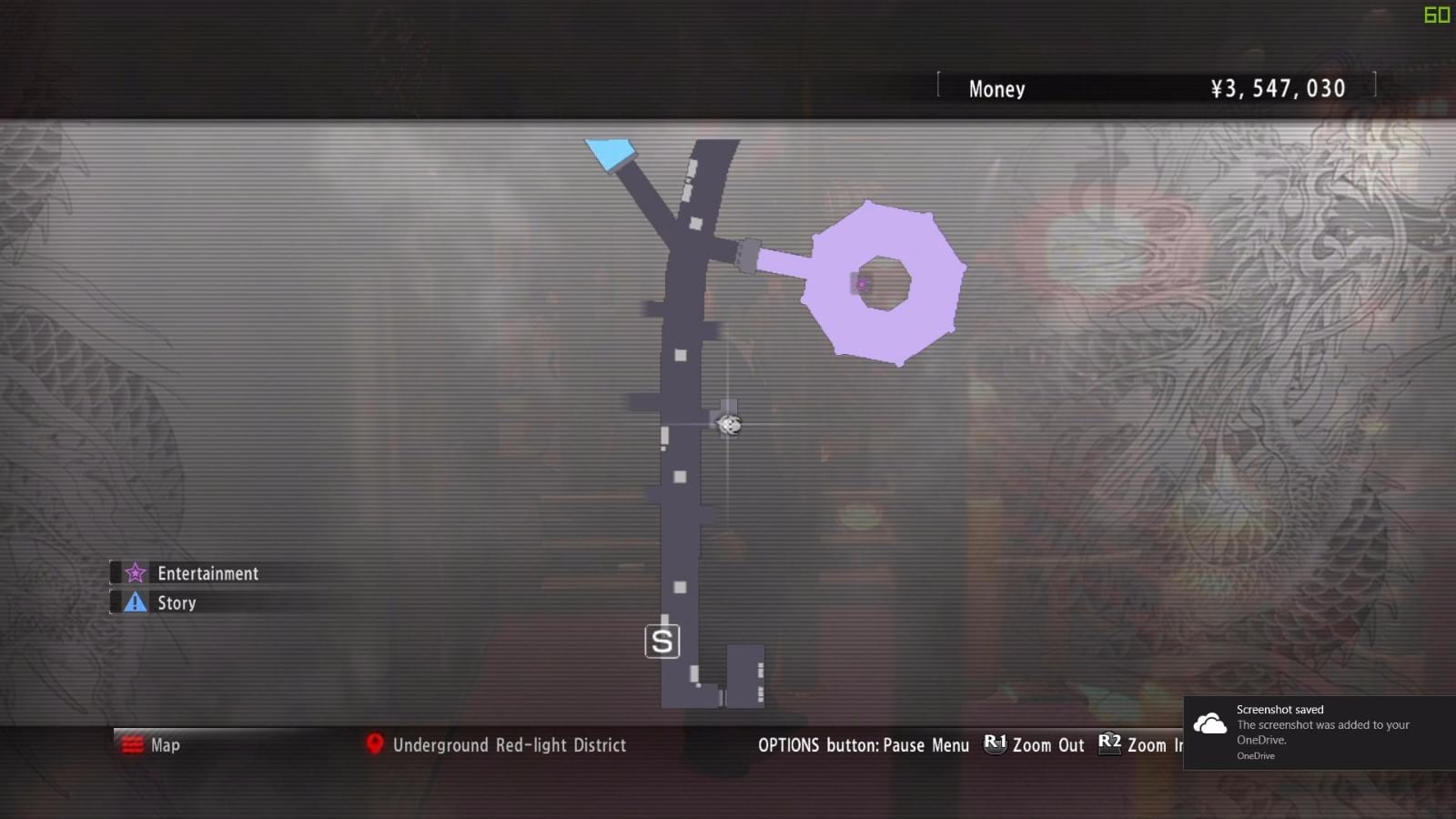This screenshot has height=819, width=1456.
Task: Click the Story warning triangle icon in the legend
Action: point(134,602)
